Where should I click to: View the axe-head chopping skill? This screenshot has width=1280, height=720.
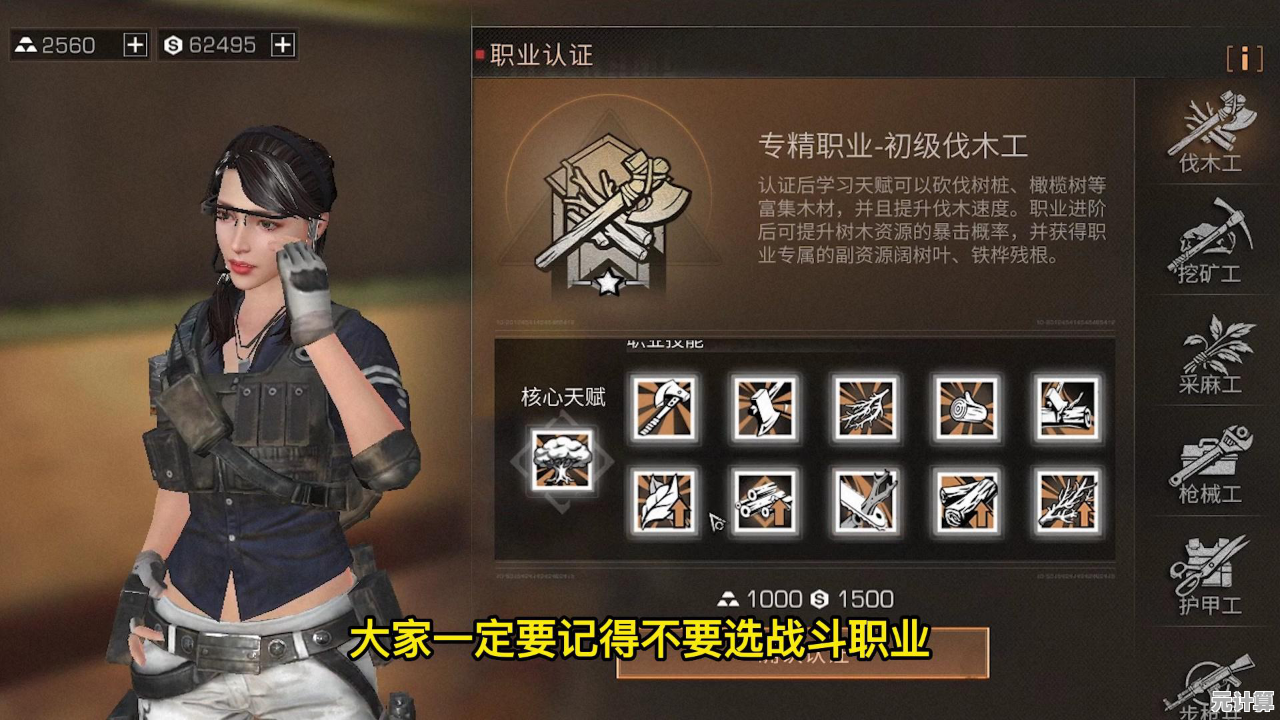[x=764, y=408]
